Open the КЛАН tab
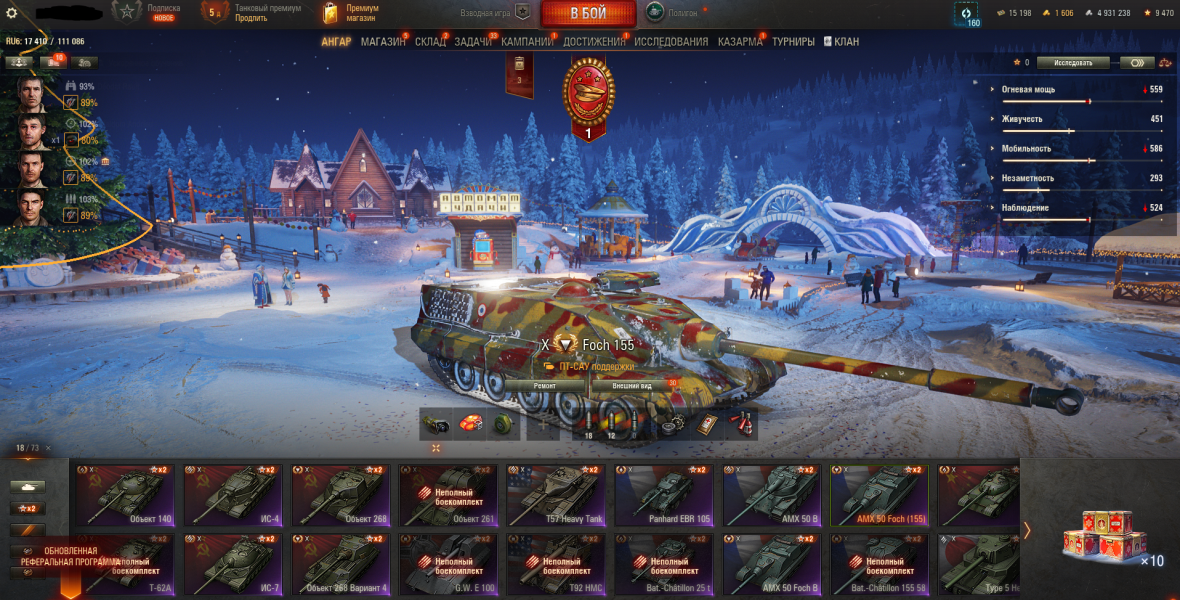Image resolution: width=1180 pixels, height=600 pixels. tap(846, 42)
